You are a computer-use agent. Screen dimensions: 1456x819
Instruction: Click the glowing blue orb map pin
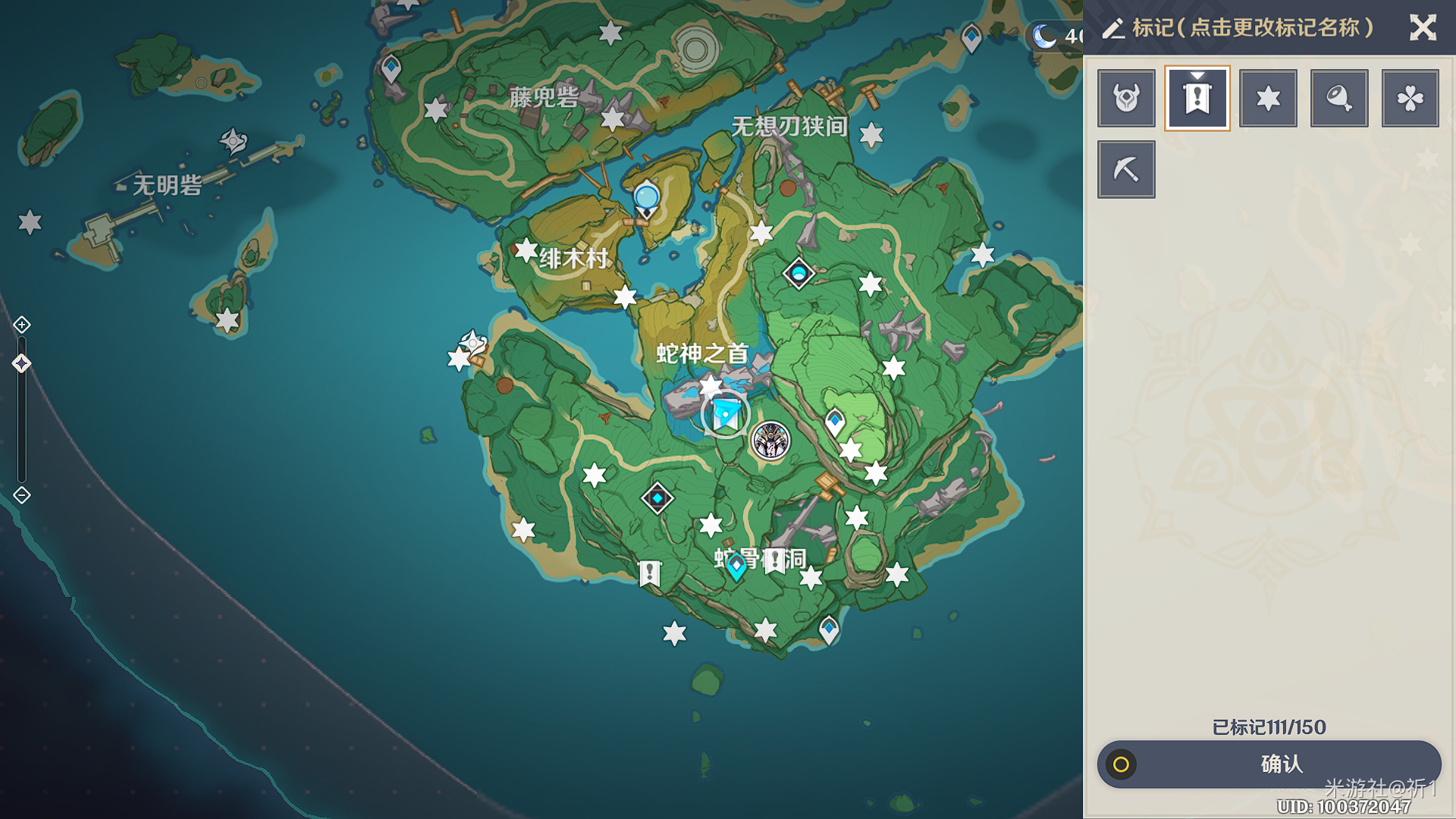(646, 198)
